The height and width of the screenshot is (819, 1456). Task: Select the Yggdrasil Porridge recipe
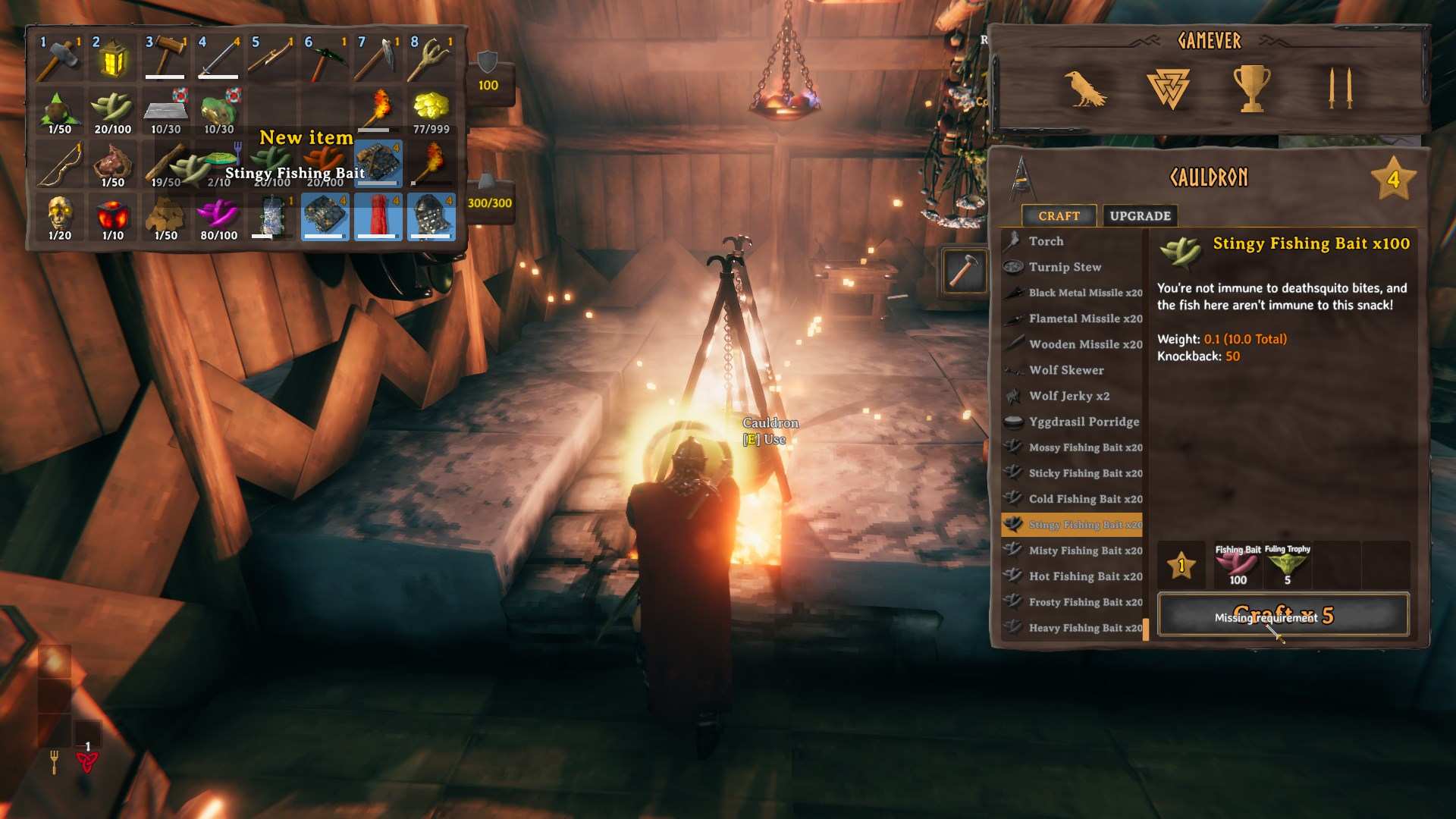point(1081,422)
